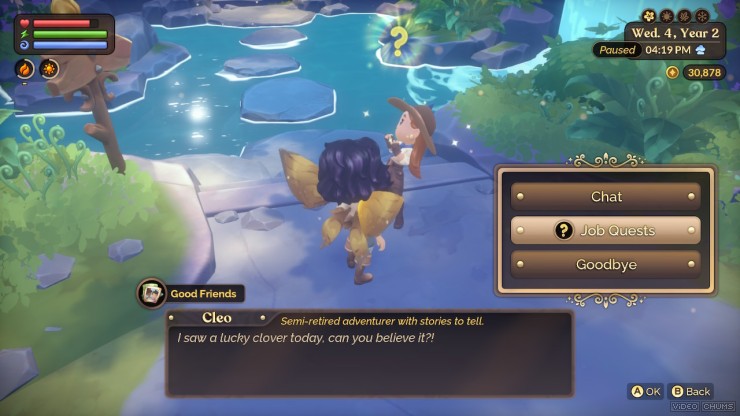Select the spring flower season icon

click(648, 16)
